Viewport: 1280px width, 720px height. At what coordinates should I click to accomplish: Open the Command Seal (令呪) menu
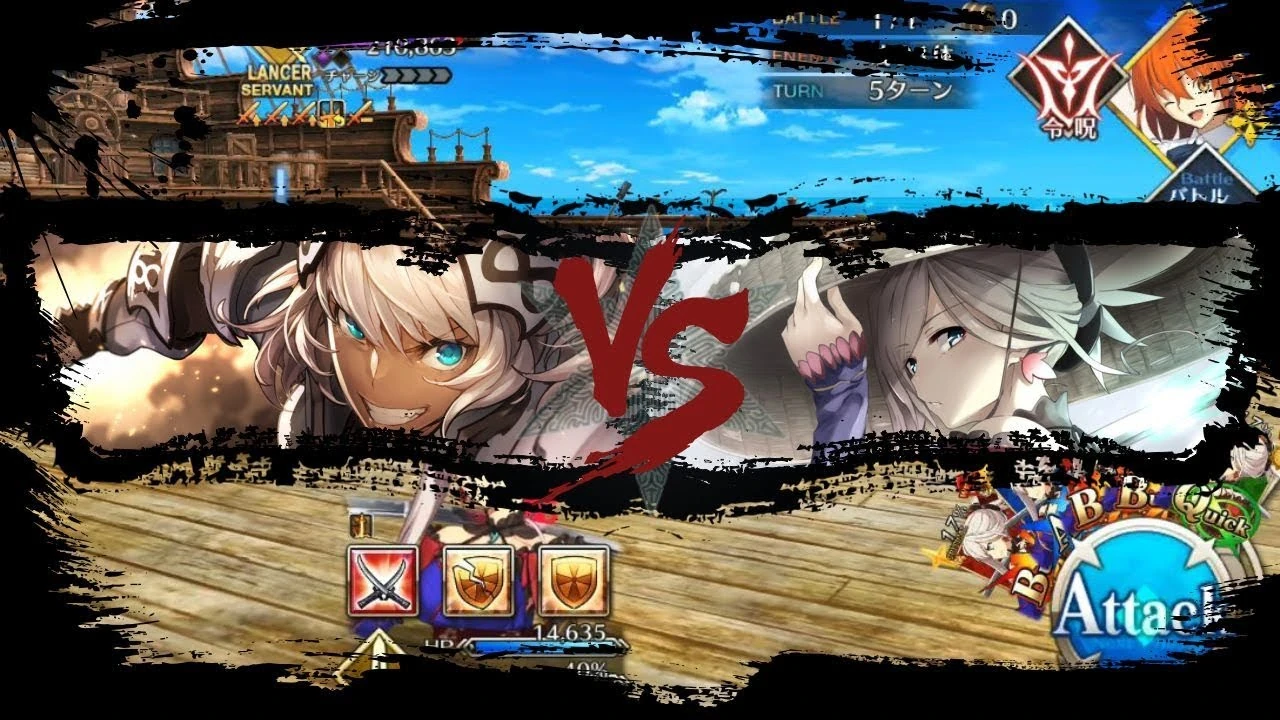pos(1067,75)
